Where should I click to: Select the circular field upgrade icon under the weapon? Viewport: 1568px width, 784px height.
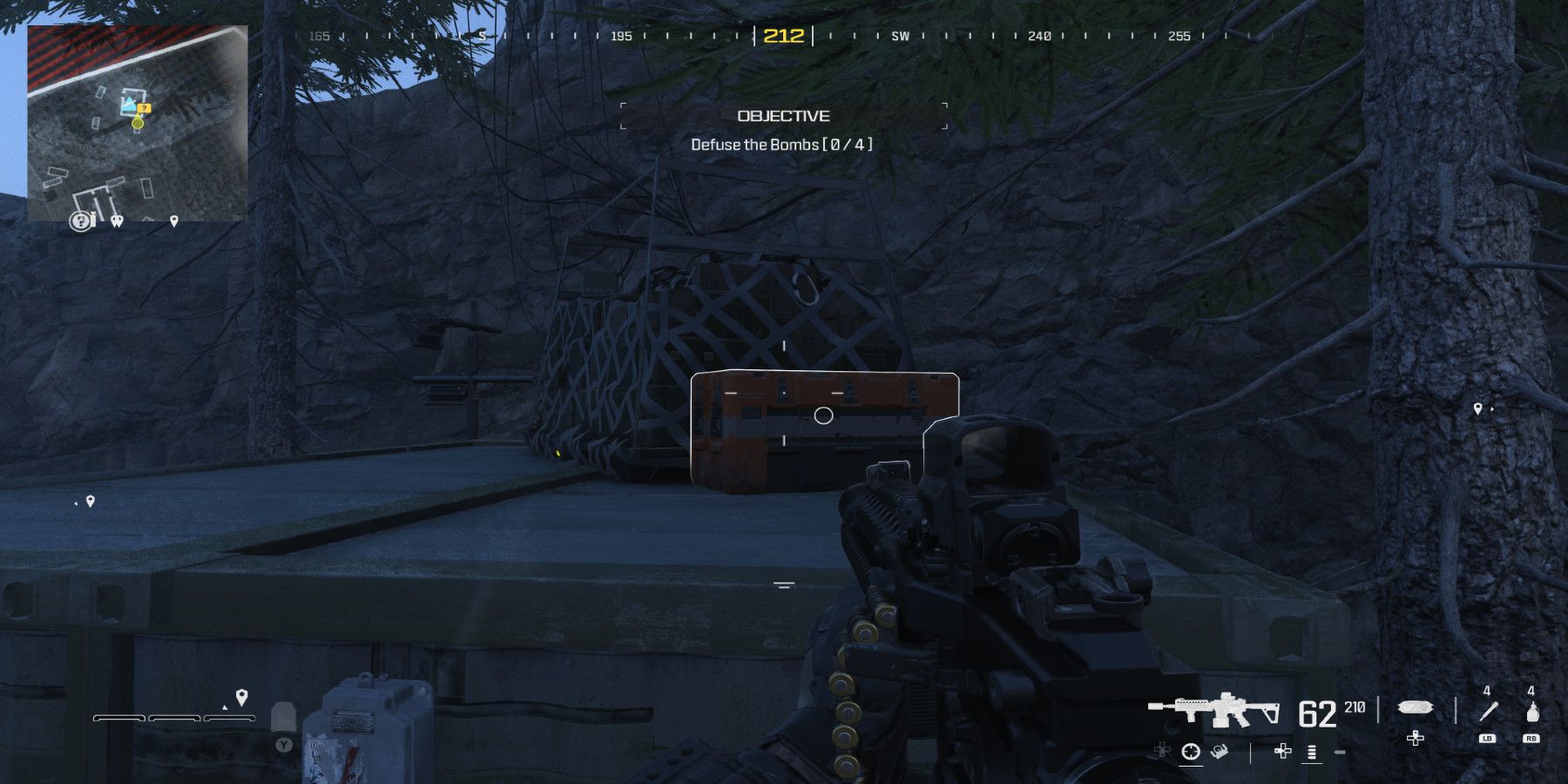pos(1192,751)
